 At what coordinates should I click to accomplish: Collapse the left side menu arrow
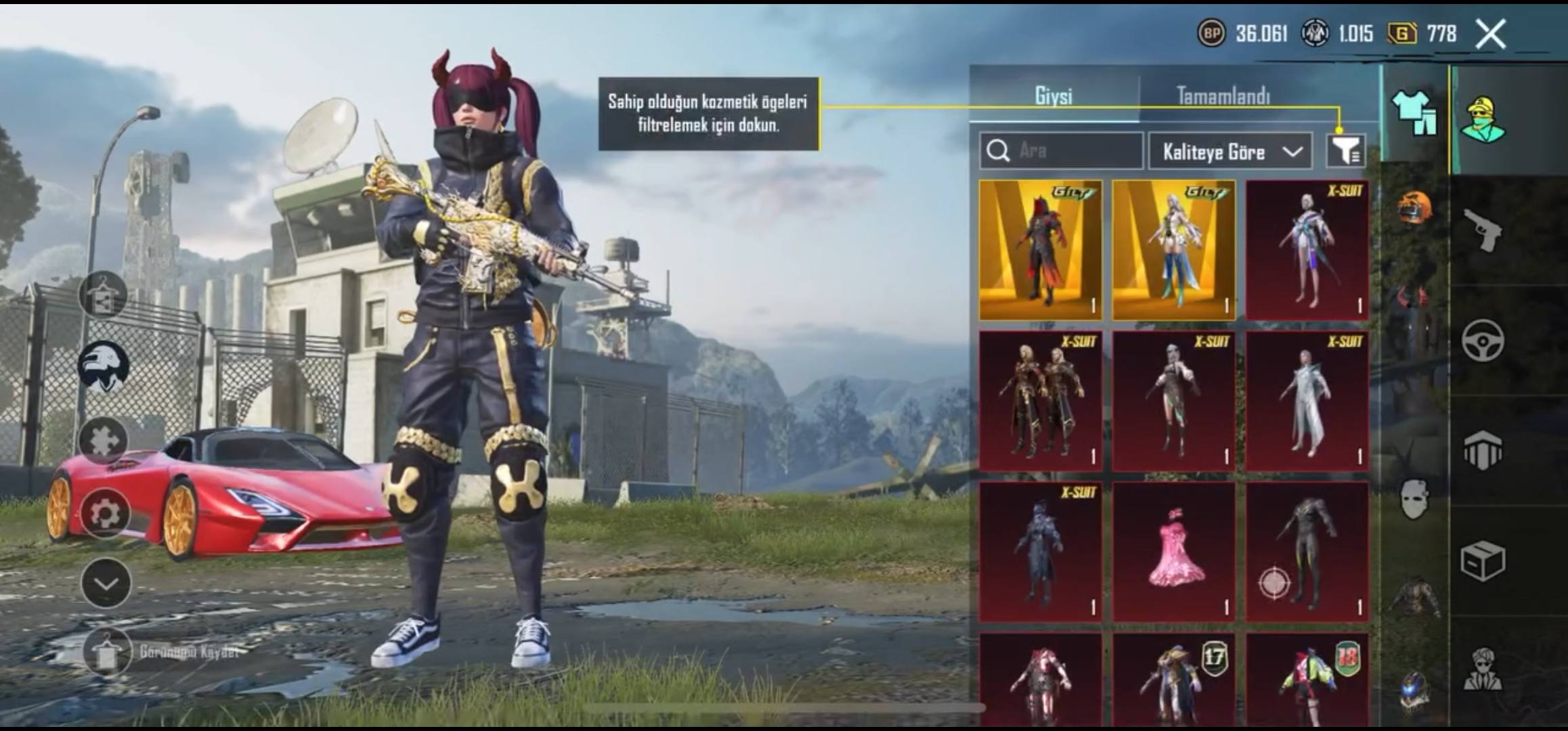(106, 583)
